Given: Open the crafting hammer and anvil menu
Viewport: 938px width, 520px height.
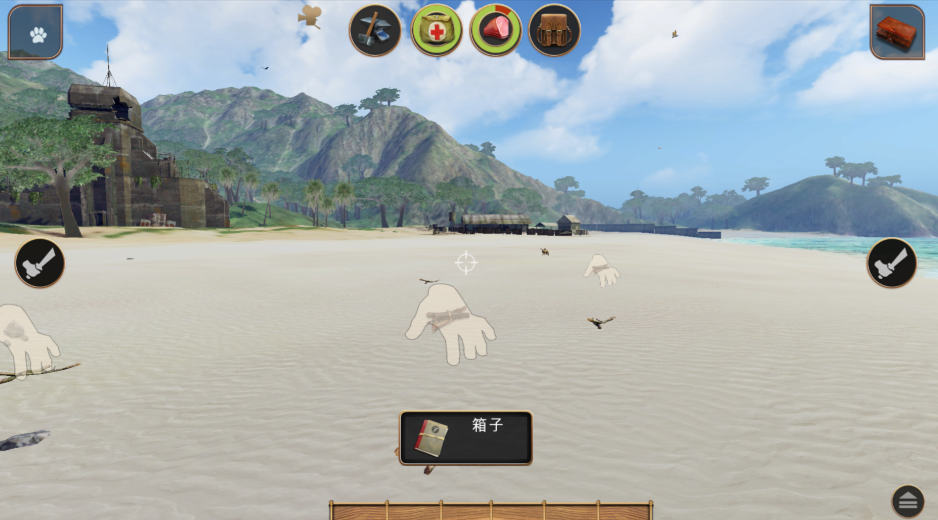Looking at the screenshot, I should point(375,31).
